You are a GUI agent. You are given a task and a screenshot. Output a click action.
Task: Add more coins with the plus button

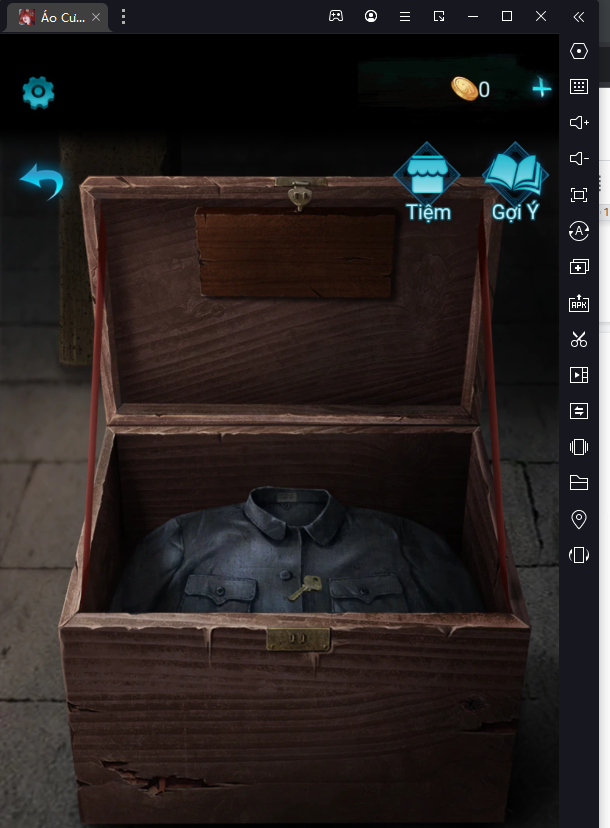click(x=541, y=89)
